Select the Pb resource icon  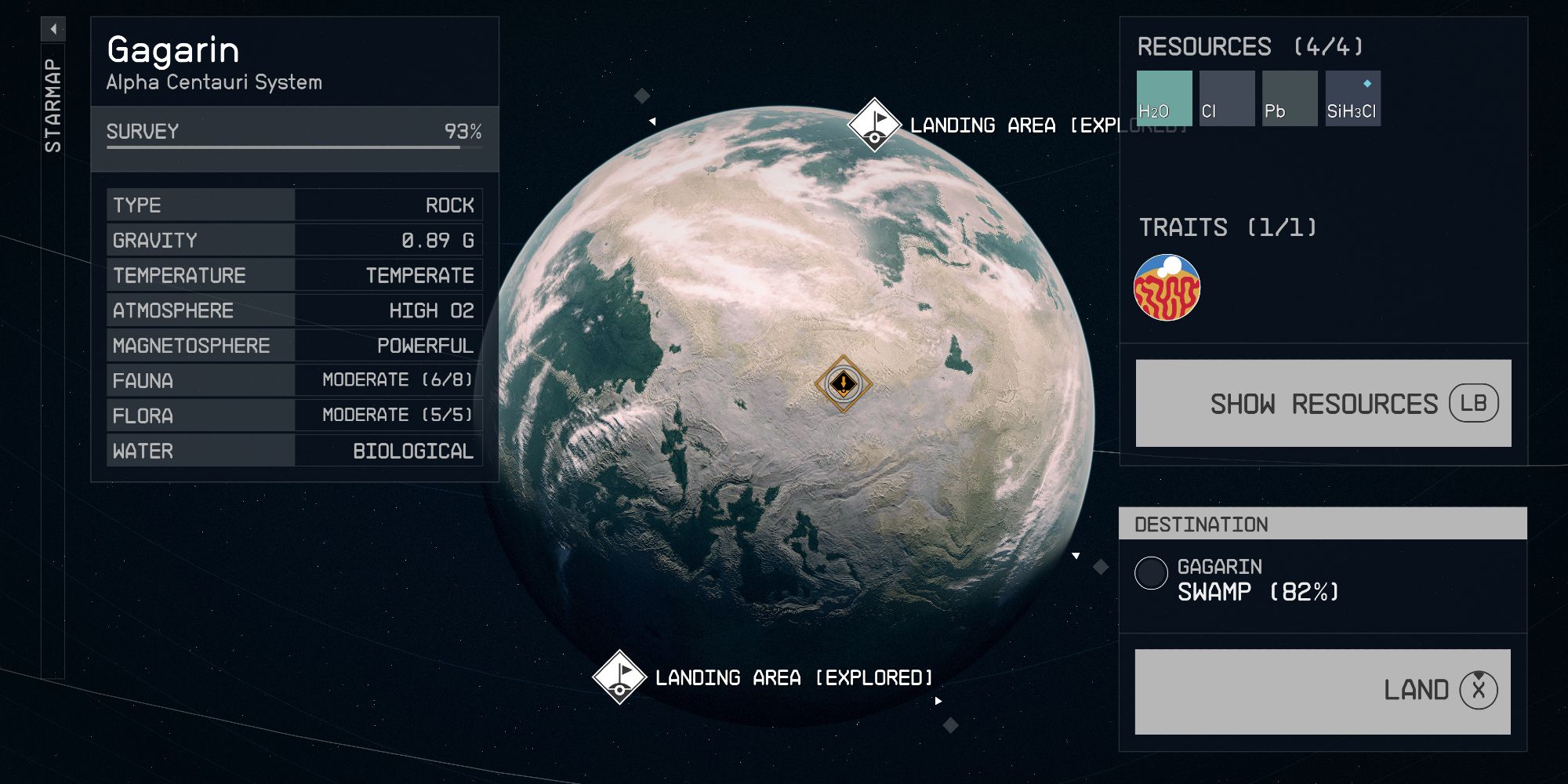pos(1290,98)
